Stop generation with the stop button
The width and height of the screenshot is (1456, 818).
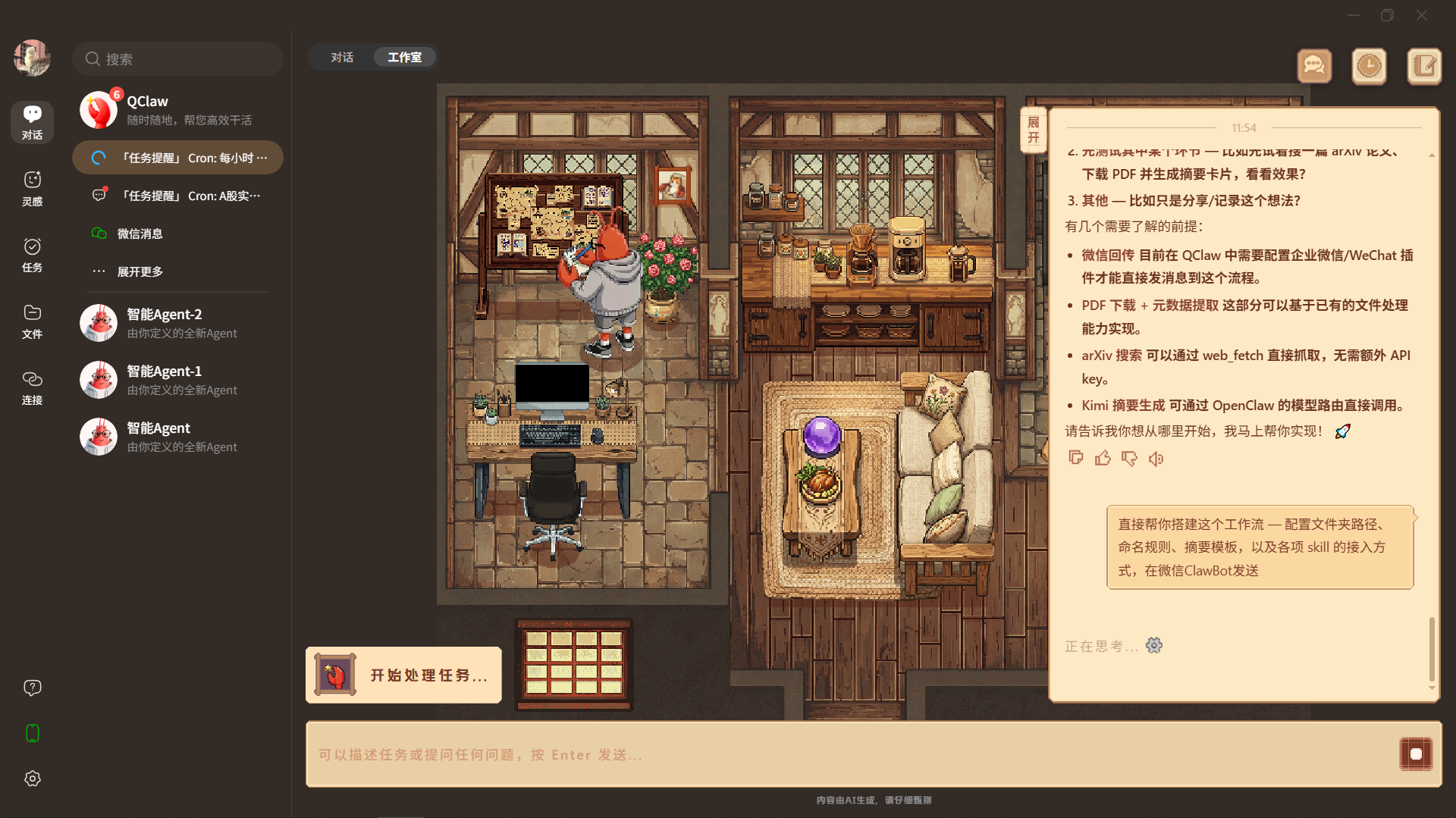coord(1415,754)
